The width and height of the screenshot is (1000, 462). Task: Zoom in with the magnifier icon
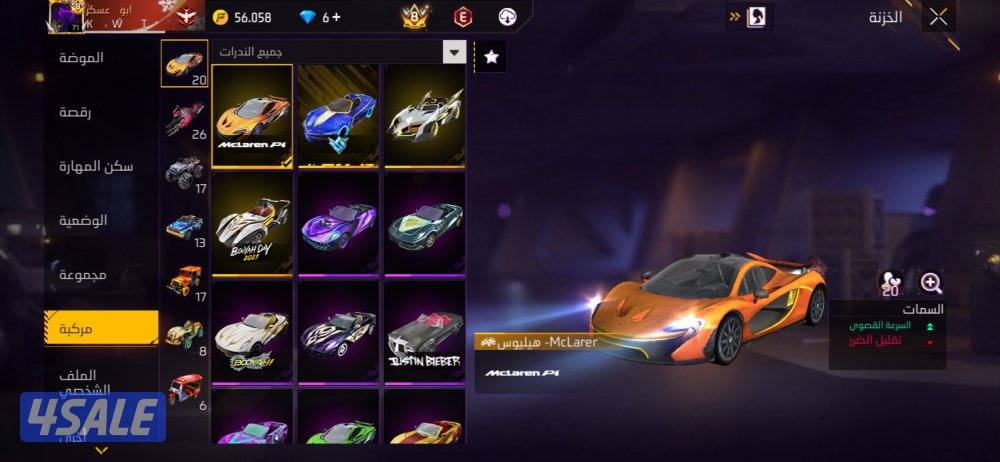pyautogui.click(x=931, y=283)
